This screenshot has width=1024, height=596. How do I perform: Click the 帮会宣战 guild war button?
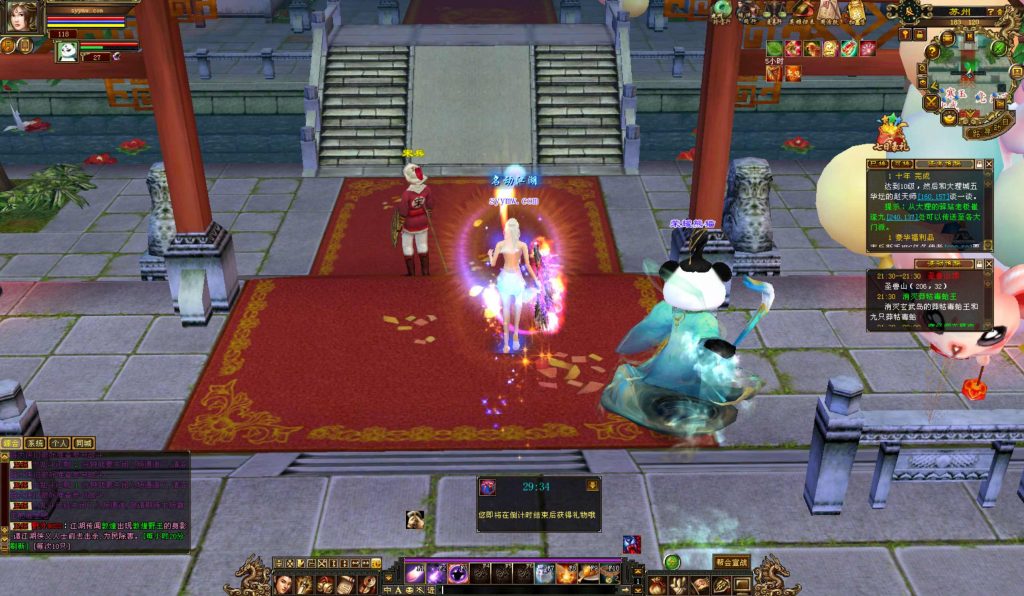732,562
